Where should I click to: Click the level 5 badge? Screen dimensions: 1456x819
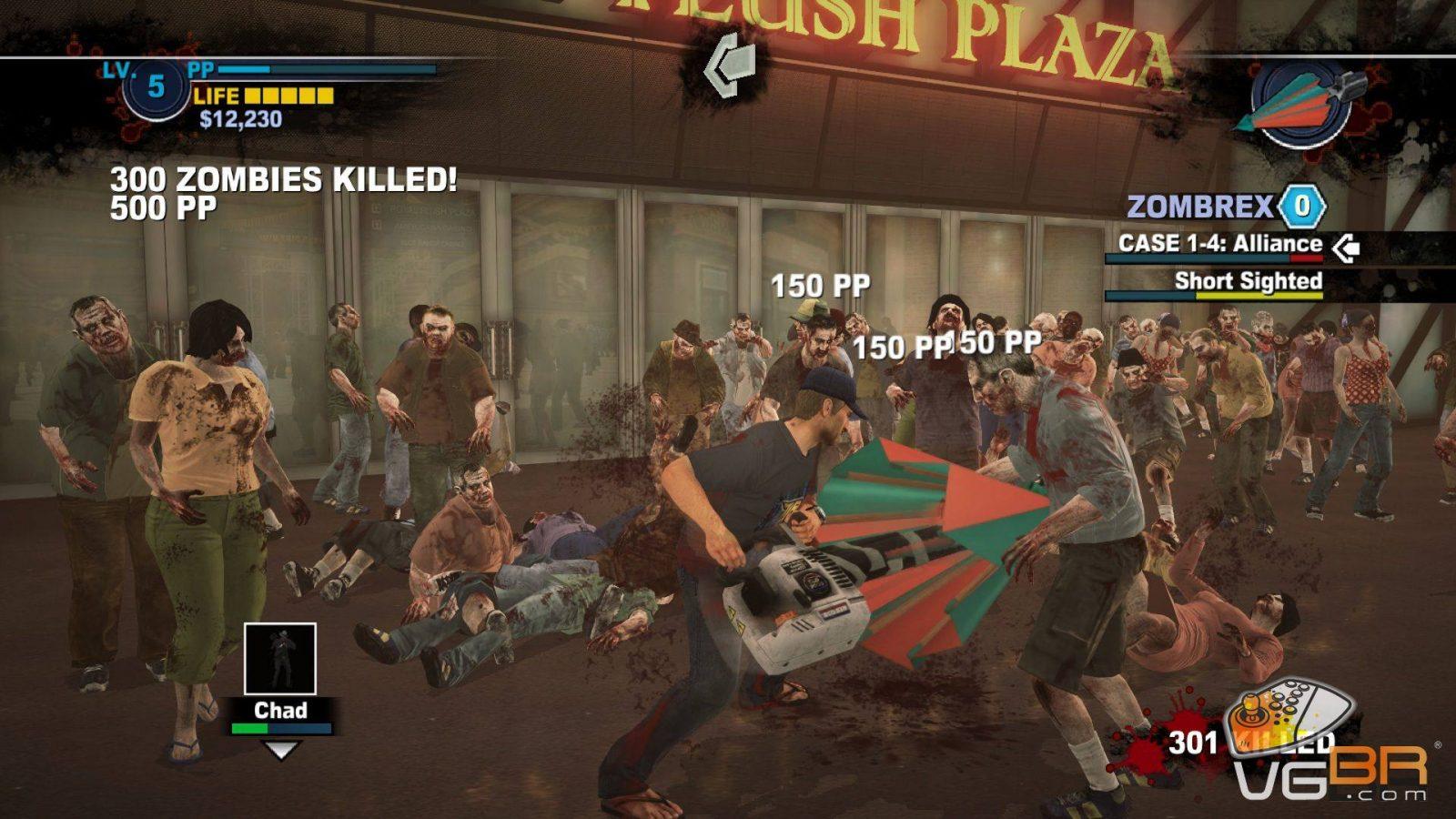click(156, 86)
